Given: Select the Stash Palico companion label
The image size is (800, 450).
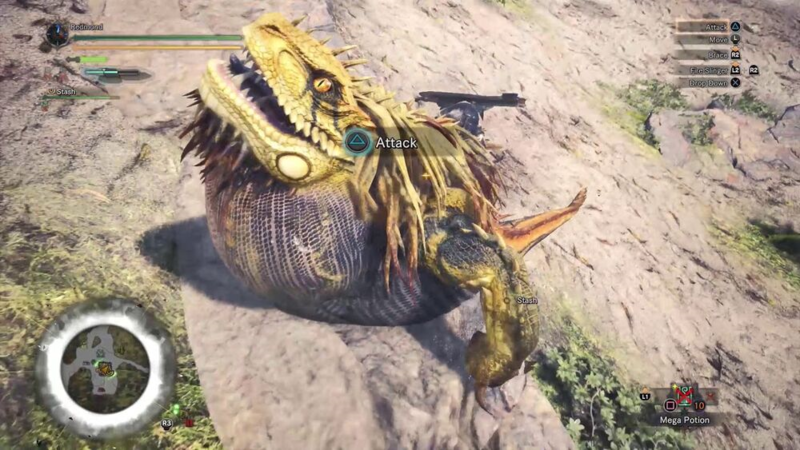Looking at the screenshot, I should (x=64, y=92).
